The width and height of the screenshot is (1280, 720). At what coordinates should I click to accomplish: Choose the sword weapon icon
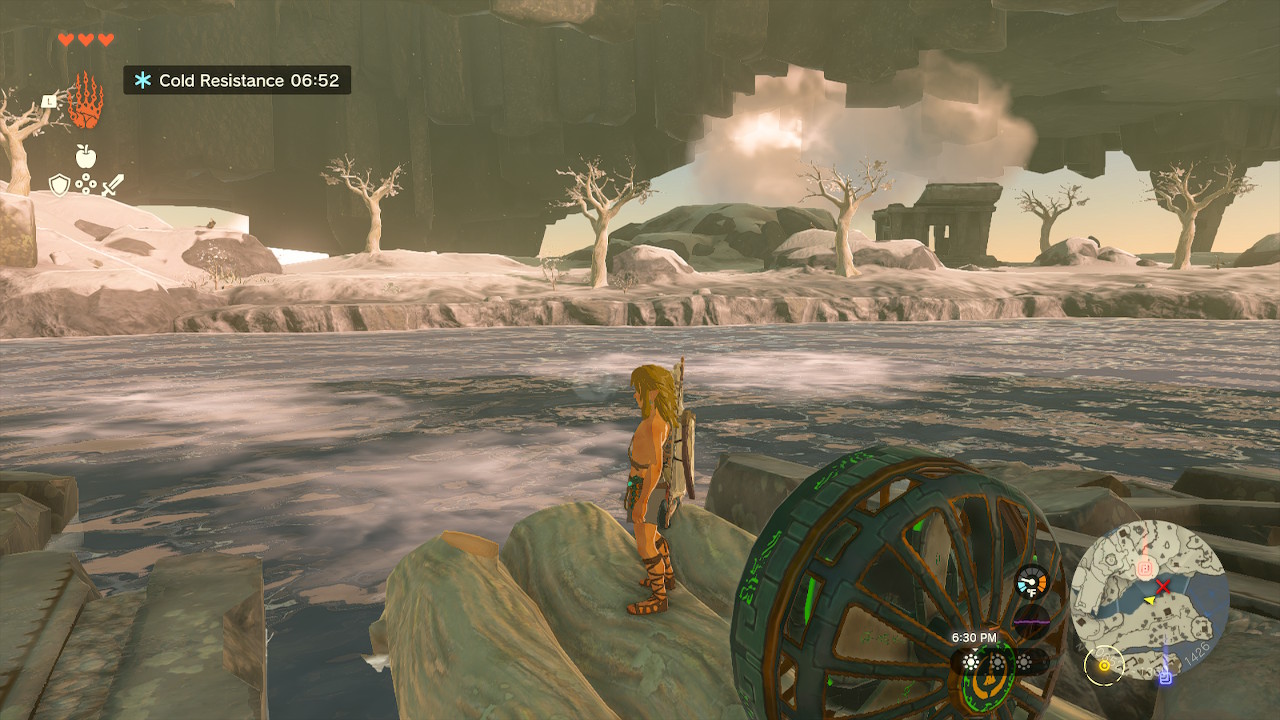coord(112,185)
